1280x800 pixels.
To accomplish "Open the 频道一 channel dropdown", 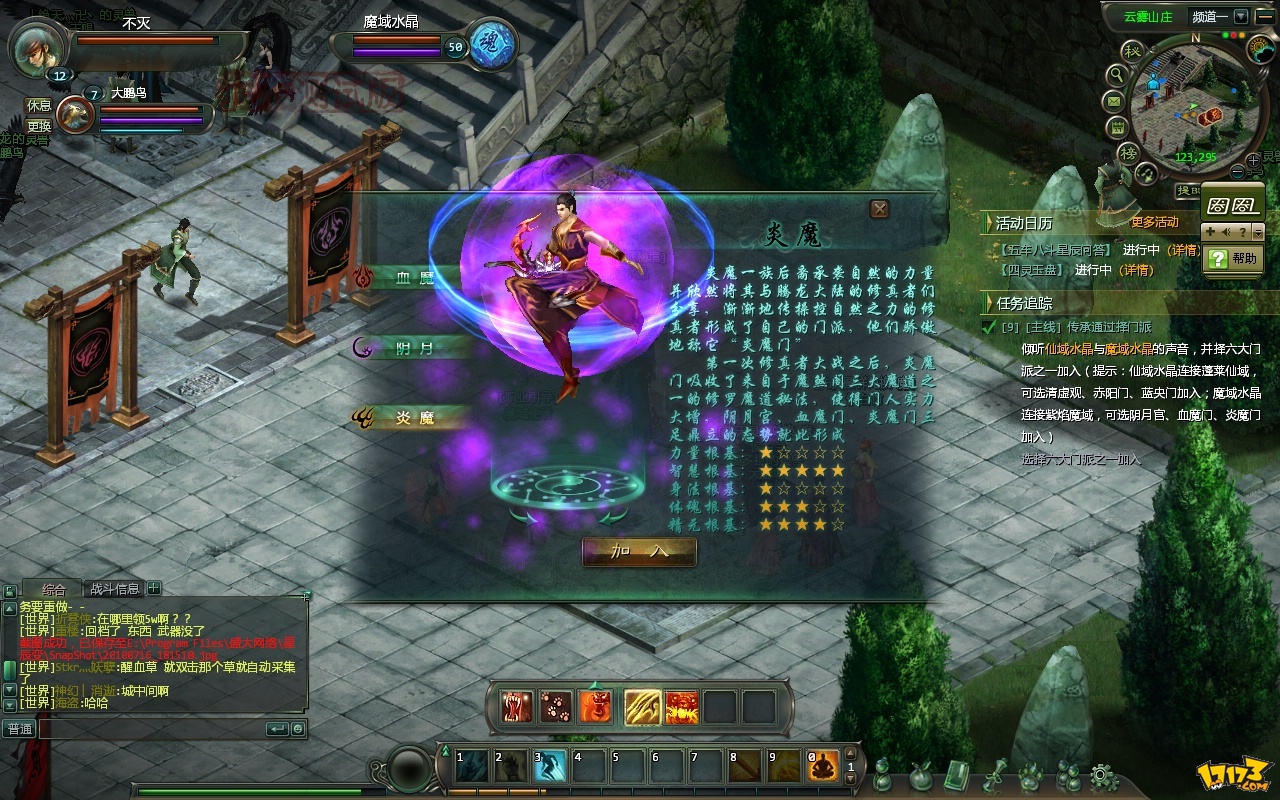I will [1240, 16].
